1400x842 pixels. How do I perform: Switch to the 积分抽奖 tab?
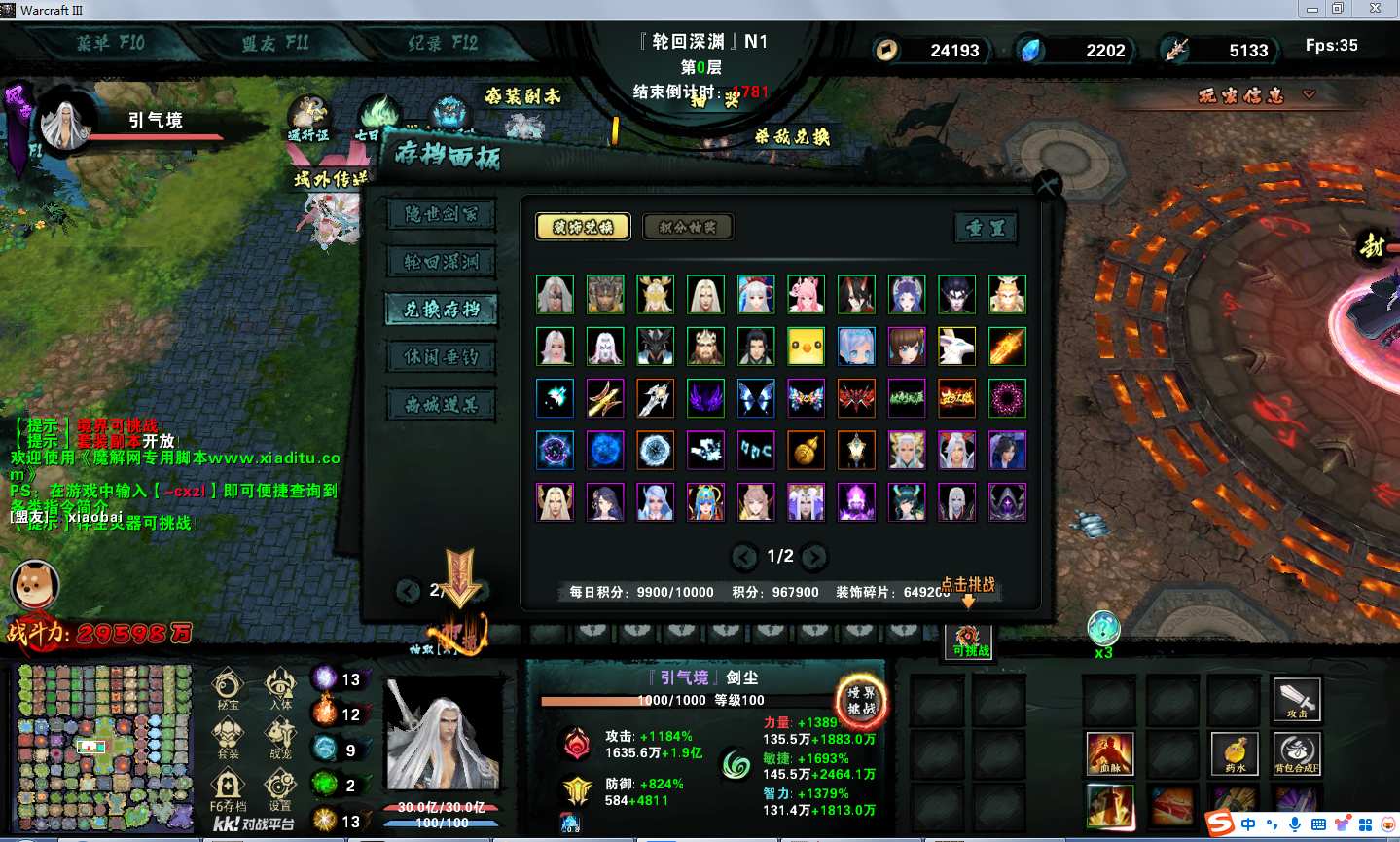pos(688,227)
